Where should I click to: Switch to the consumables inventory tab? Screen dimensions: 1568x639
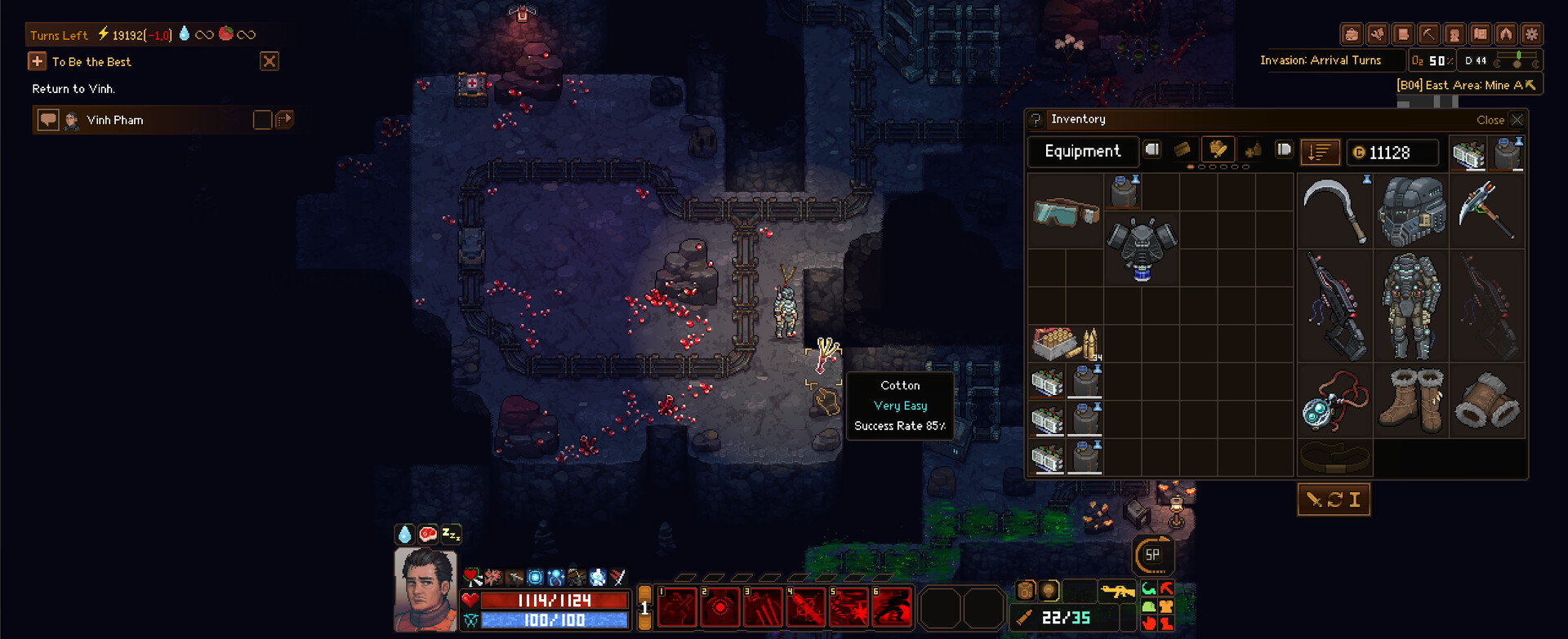tap(1254, 150)
